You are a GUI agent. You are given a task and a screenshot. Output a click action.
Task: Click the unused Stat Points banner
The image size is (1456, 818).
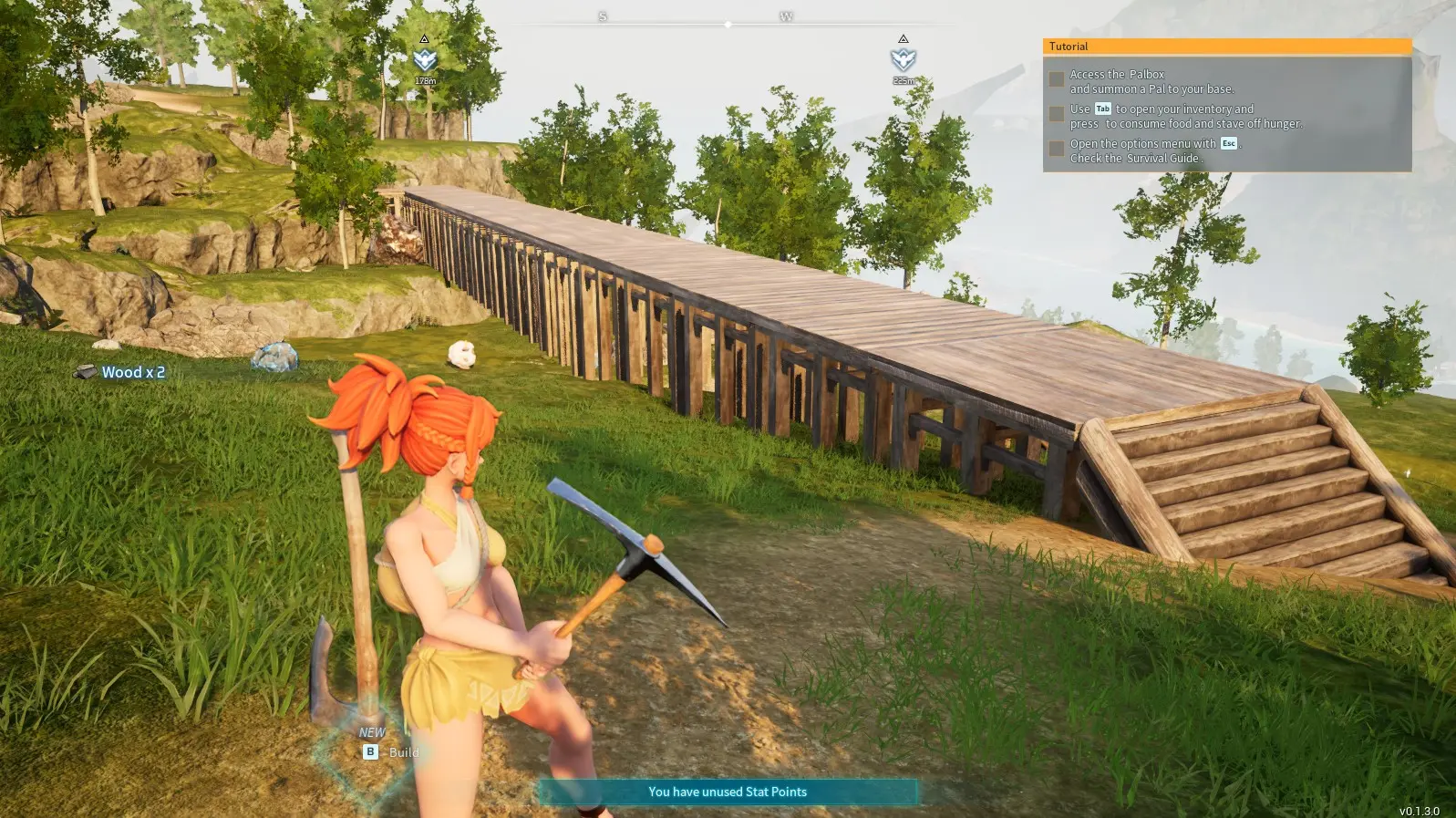coord(727,792)
